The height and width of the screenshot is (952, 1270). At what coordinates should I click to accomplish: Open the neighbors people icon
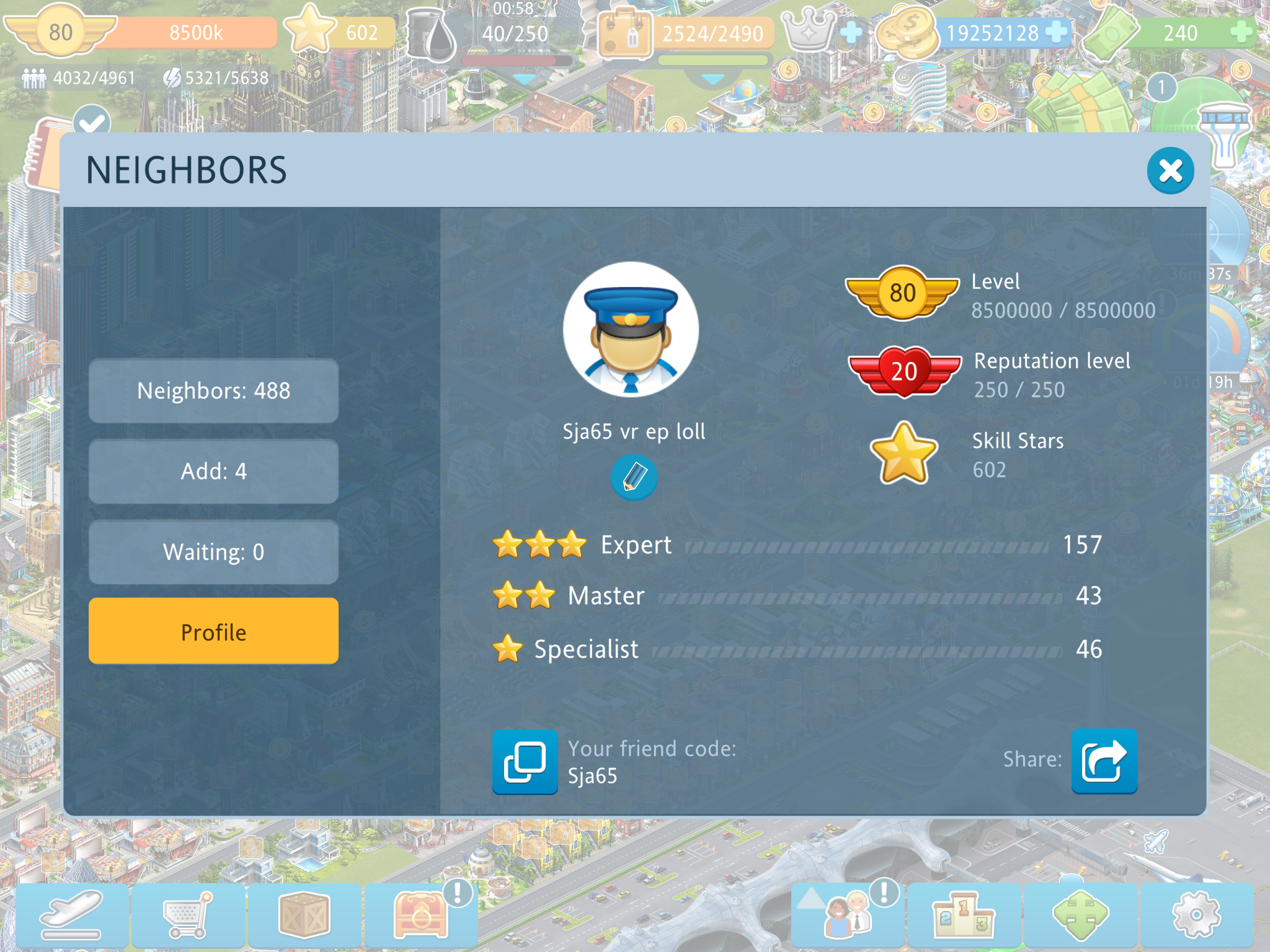coord(848,915)
